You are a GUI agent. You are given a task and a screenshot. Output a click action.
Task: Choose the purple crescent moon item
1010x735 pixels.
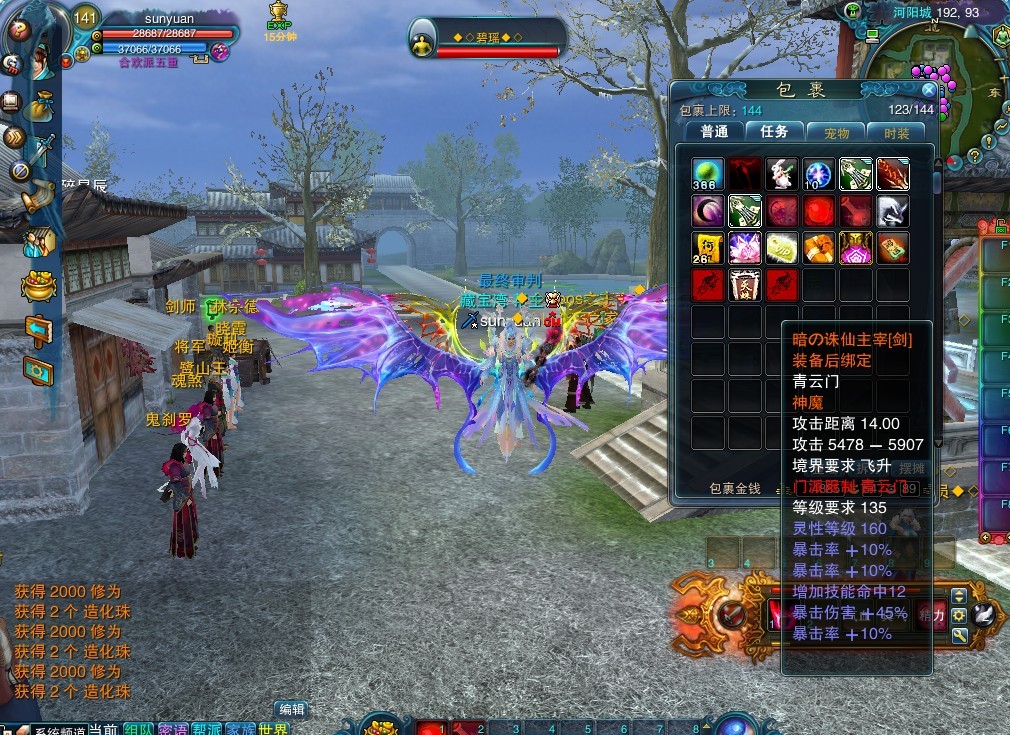[707, 211]
